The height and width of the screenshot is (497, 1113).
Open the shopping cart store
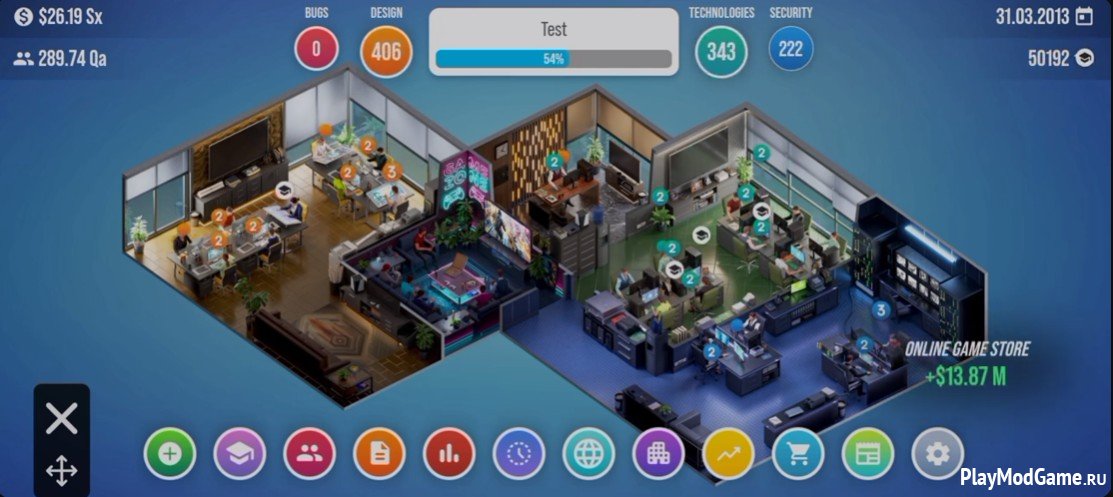[798, 454]
